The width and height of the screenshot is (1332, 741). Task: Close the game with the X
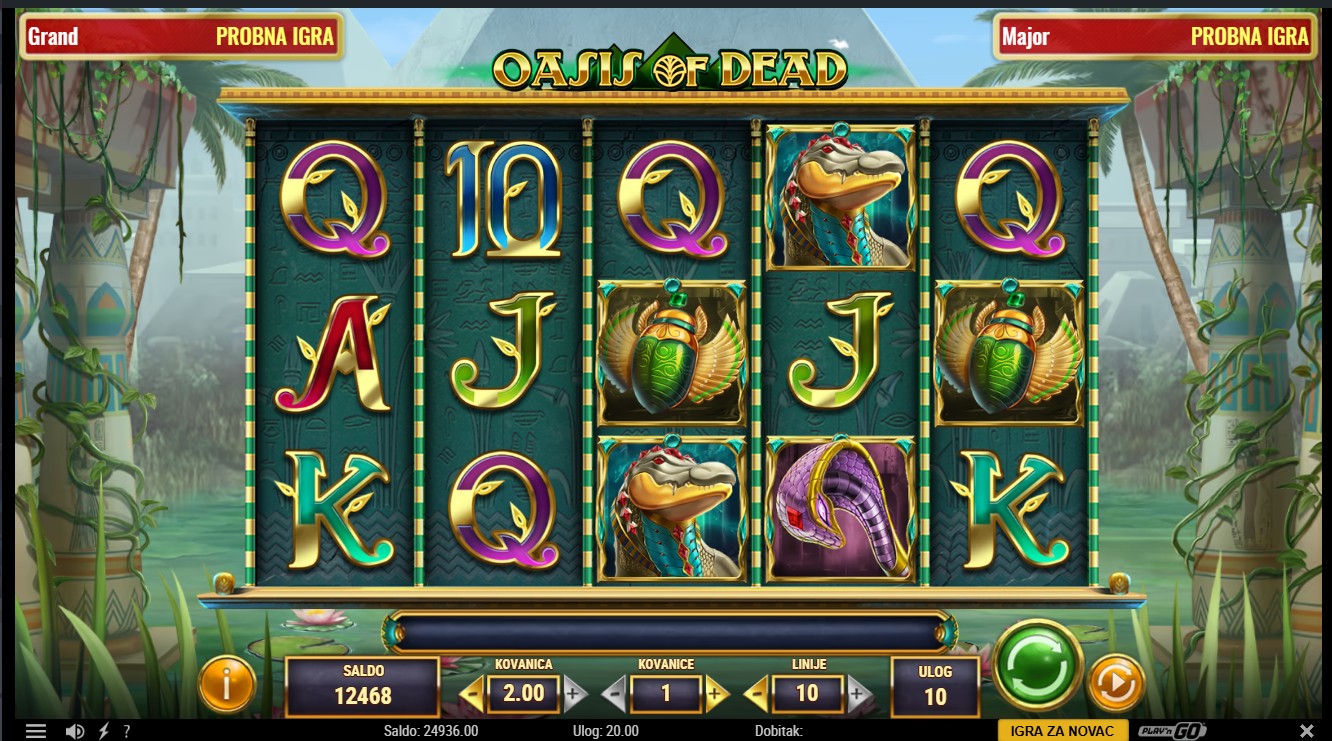point(1306,731)
